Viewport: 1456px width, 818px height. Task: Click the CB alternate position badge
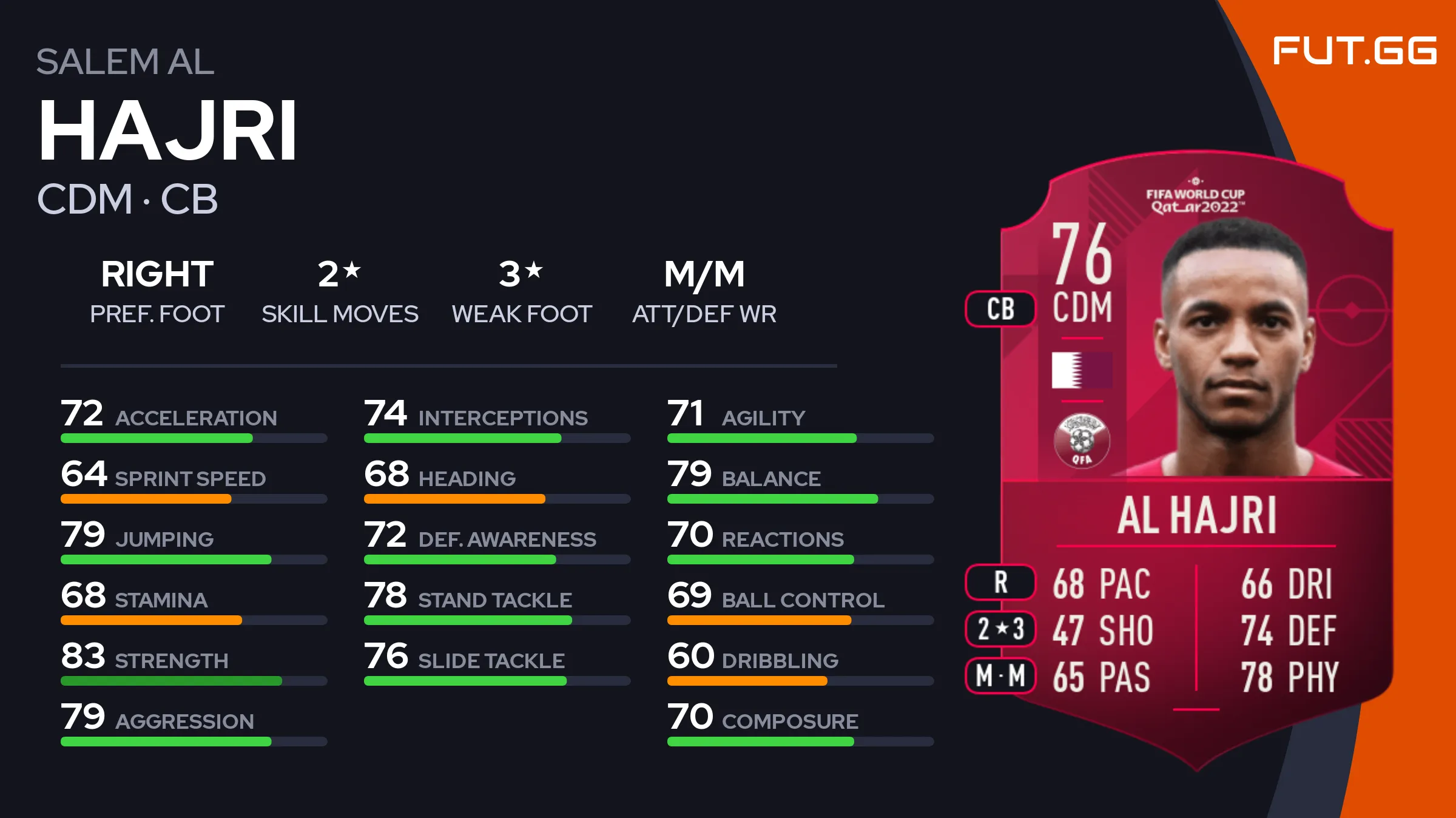[x=1000, y=309]
